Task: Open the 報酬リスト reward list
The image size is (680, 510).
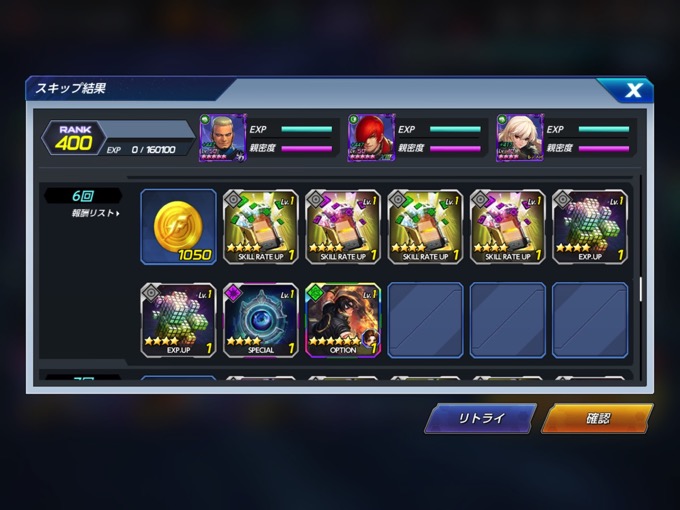Action: (95, 213)
